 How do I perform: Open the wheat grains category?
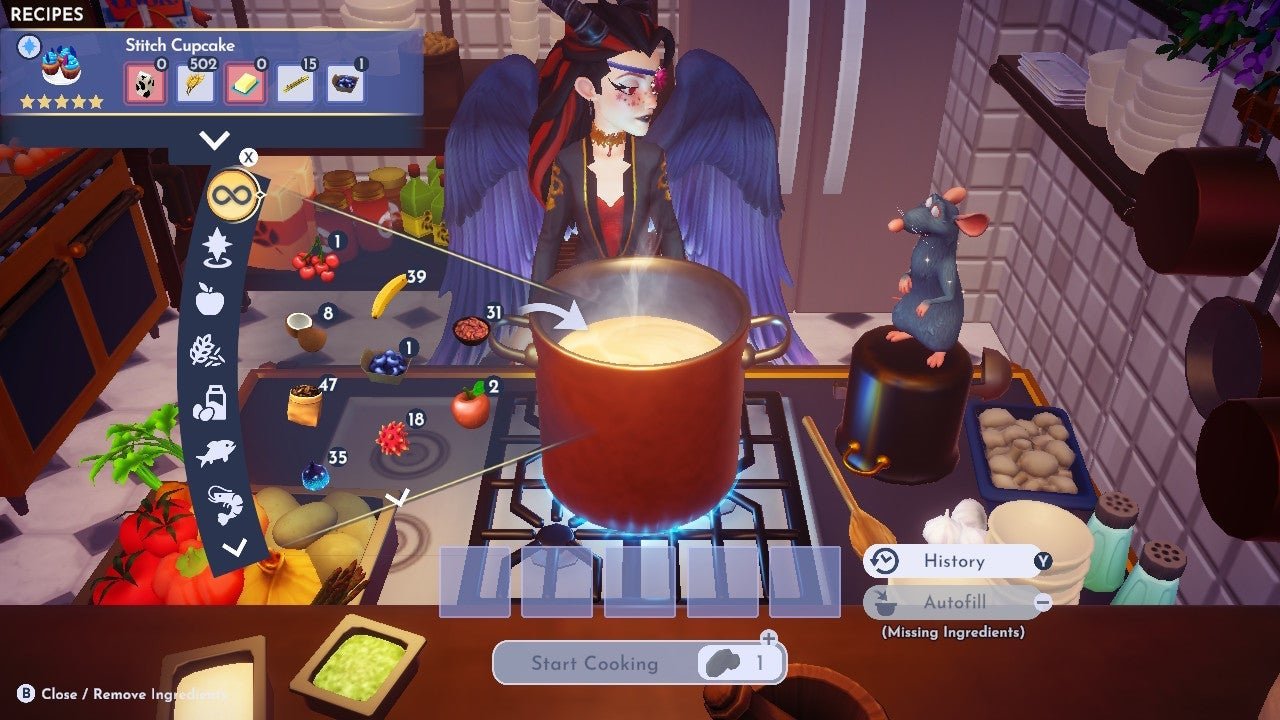tap(209, 351)
